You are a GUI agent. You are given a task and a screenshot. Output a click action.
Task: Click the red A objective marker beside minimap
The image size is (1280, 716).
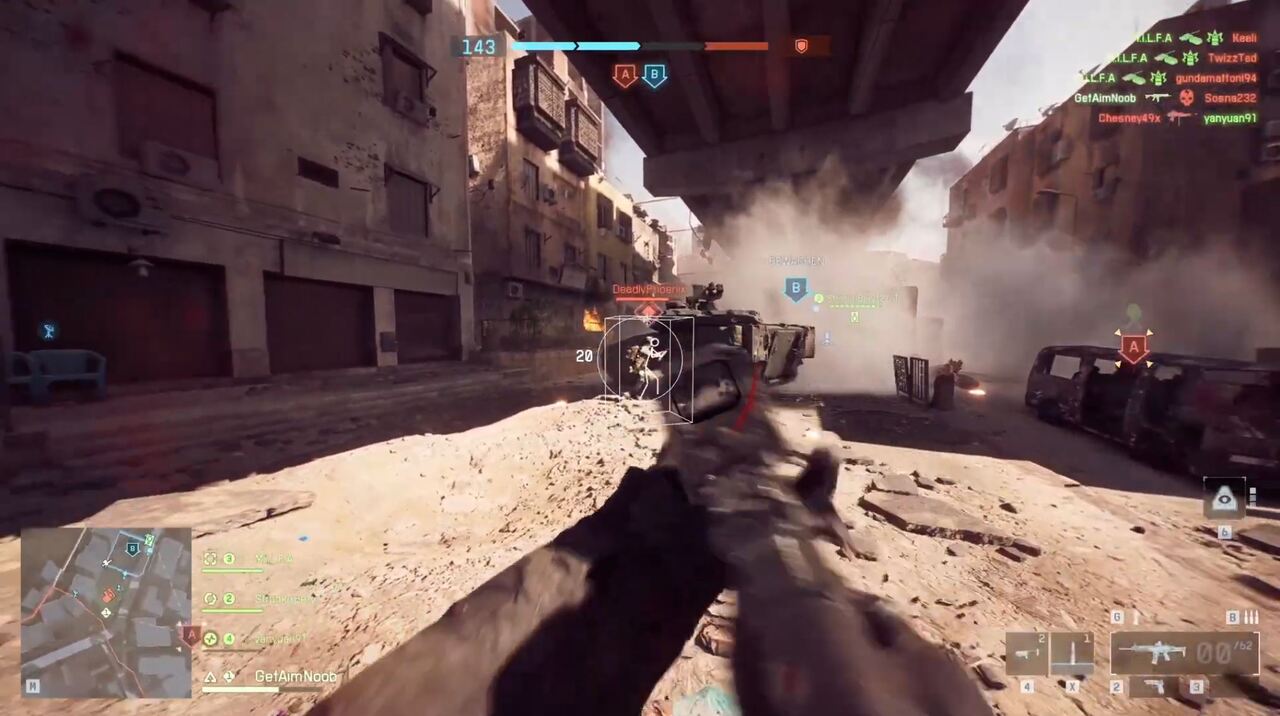pos(191,634)
